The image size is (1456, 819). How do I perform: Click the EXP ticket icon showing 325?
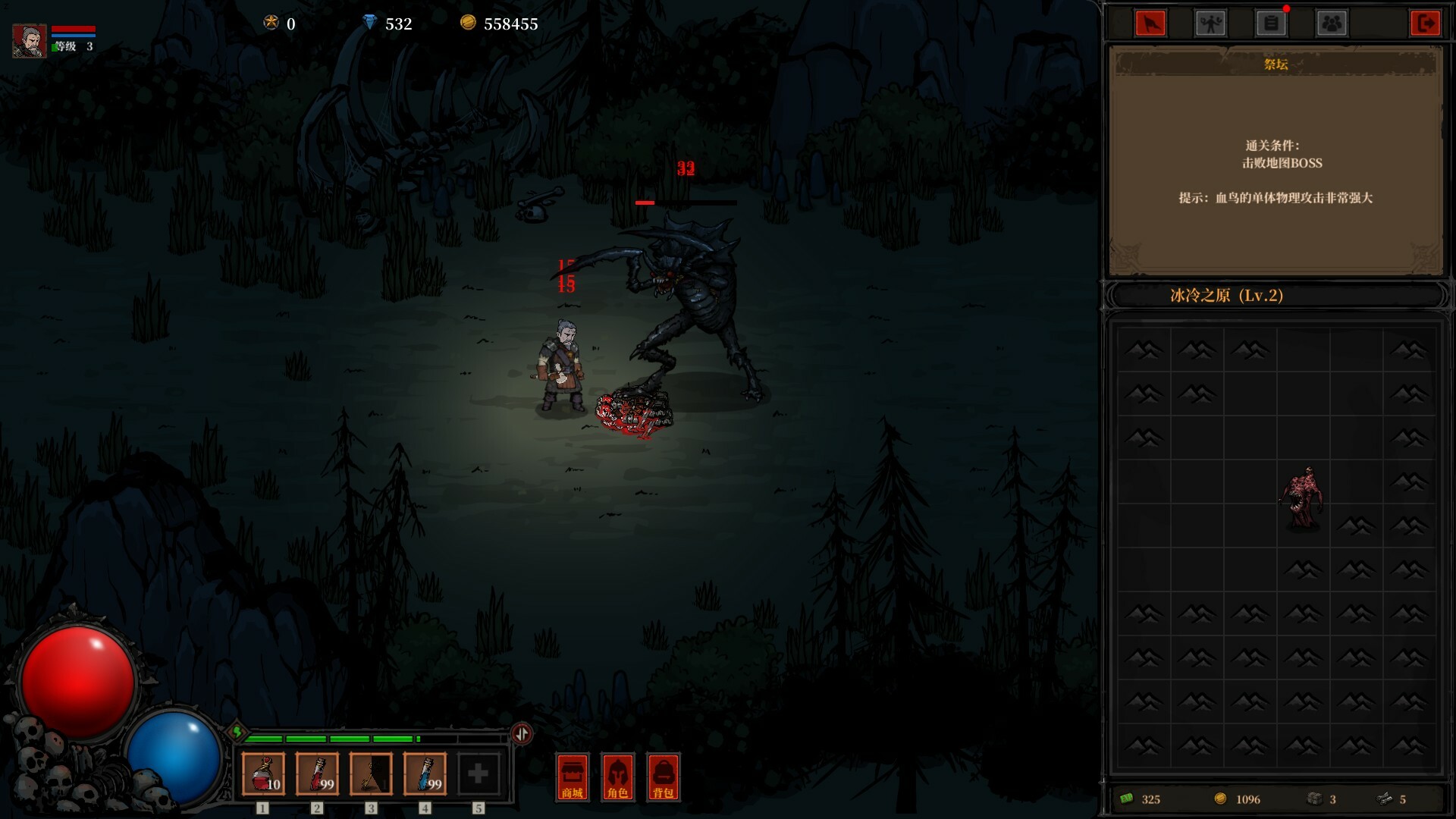(x=1129, y=799)
